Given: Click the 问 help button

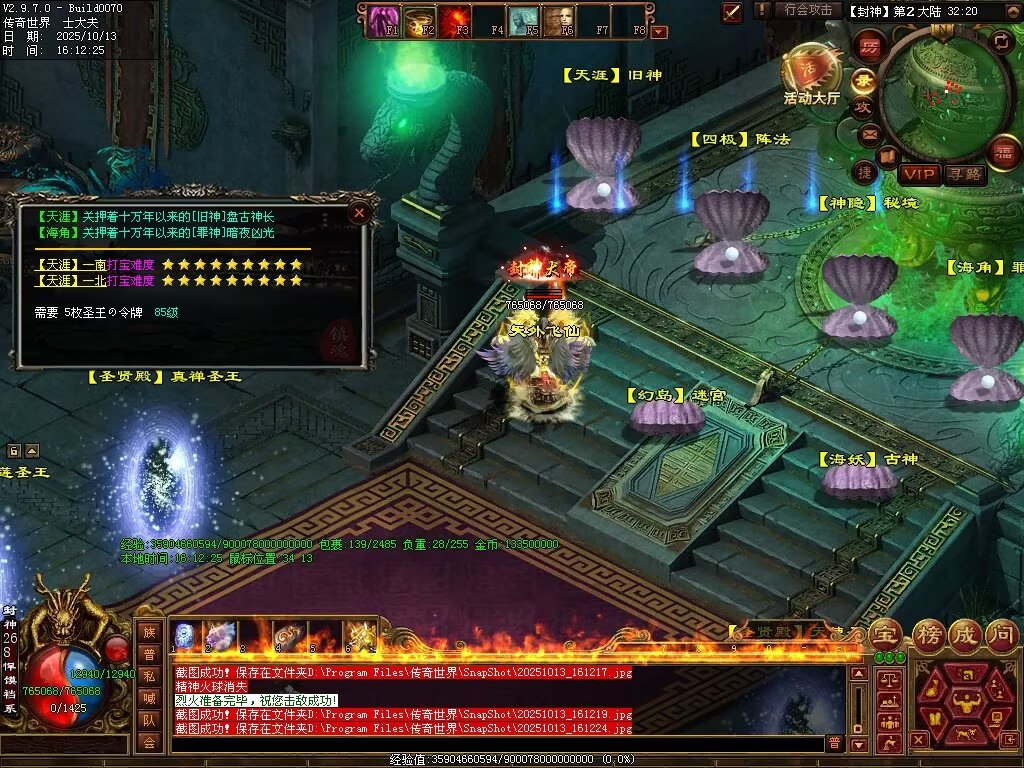Looking at the screenshot, I should tap(1001, 634).
